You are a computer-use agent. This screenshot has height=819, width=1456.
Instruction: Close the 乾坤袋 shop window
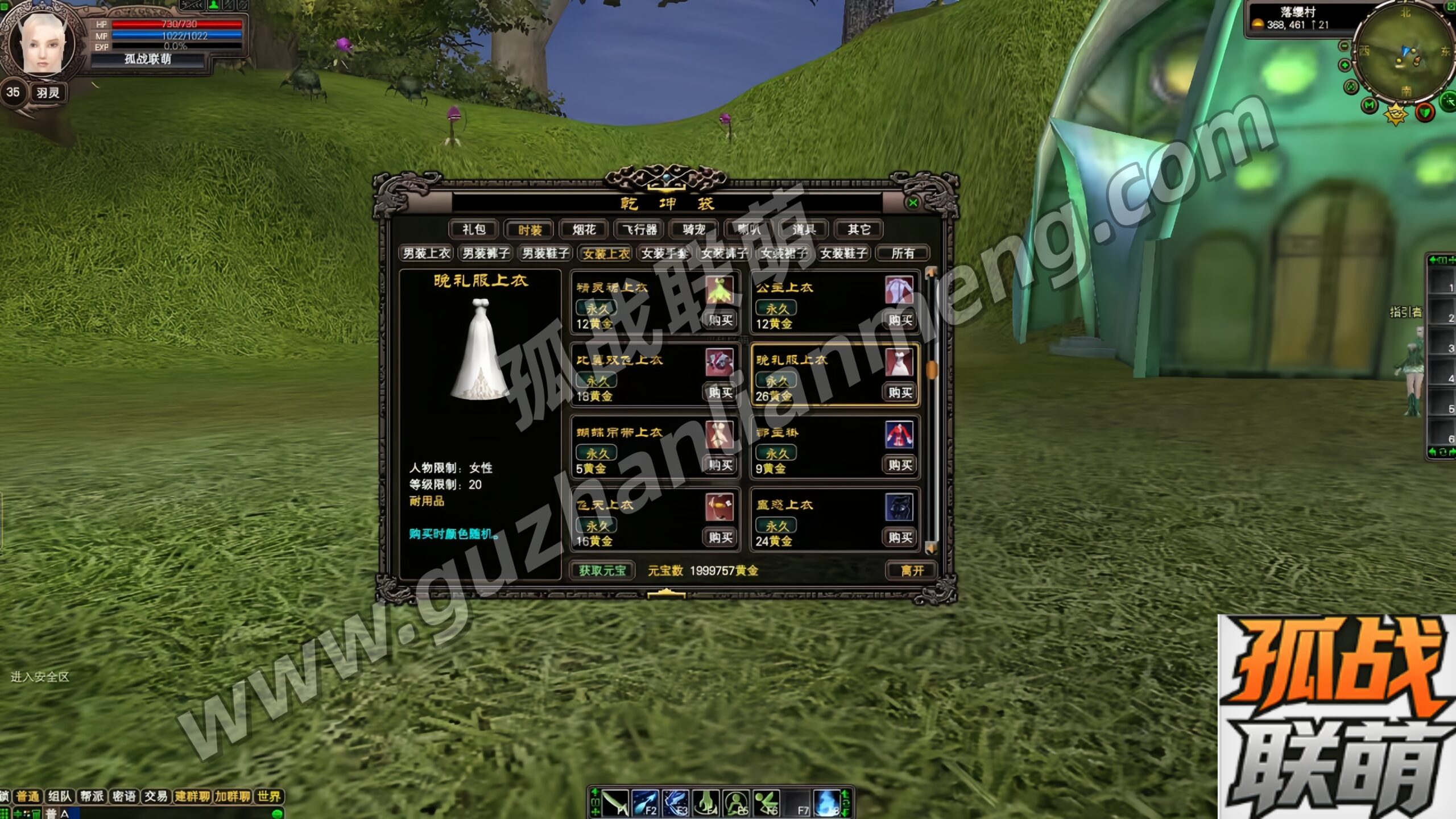pyautogui.click(x=913, y=203)
